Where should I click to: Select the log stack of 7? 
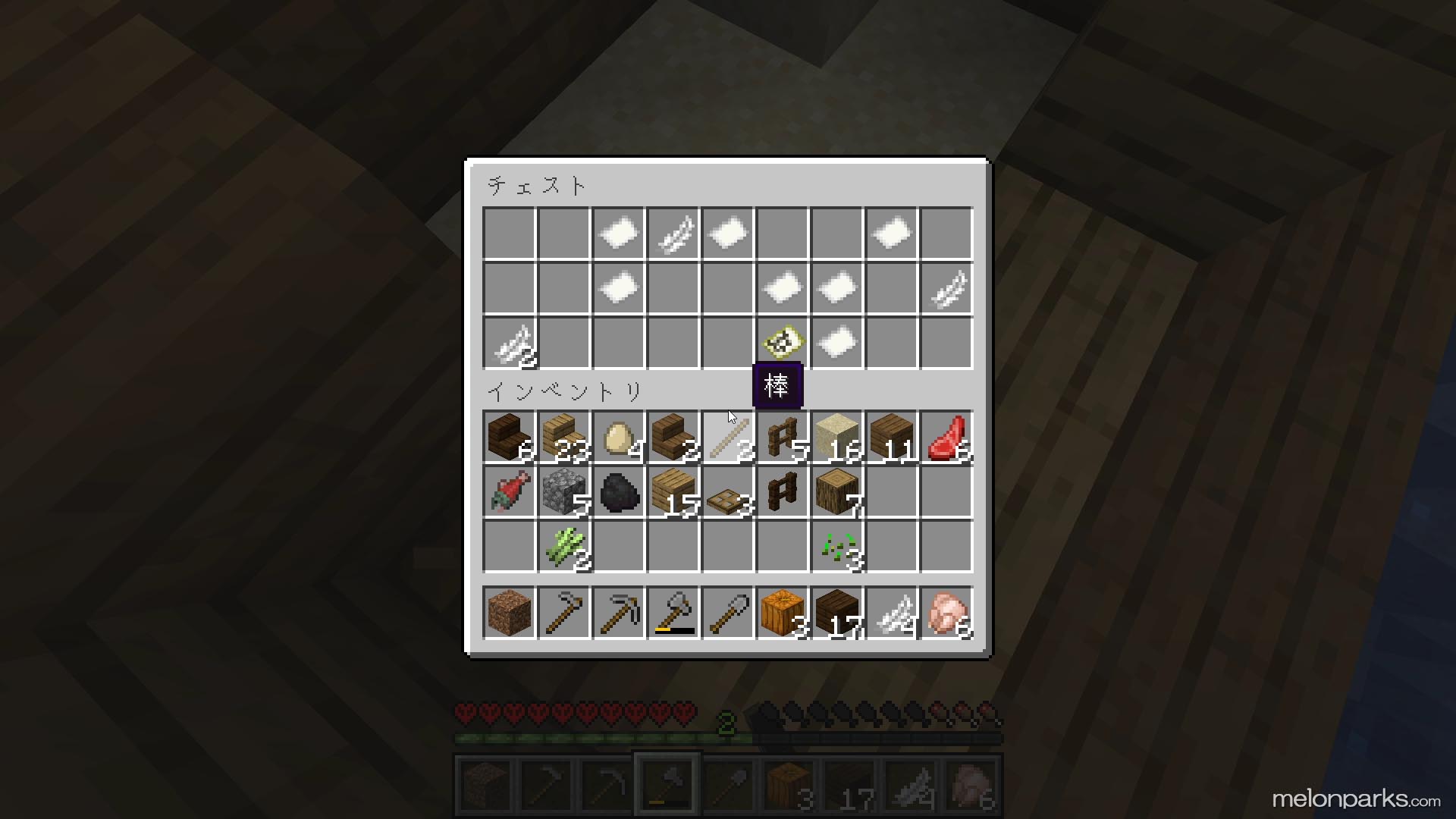point(836,492)
